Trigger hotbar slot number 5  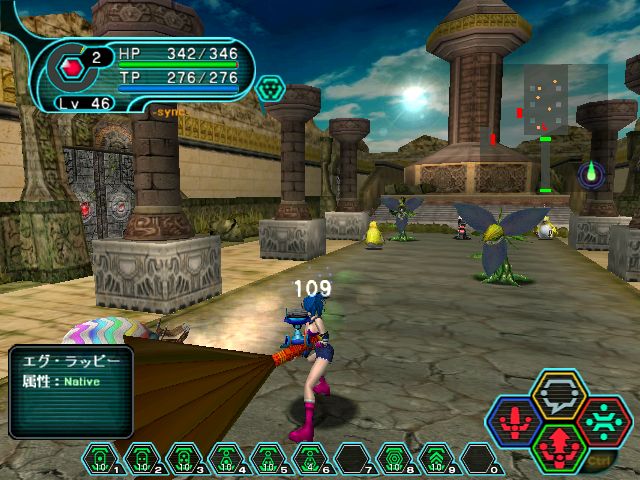click(268, 460)
